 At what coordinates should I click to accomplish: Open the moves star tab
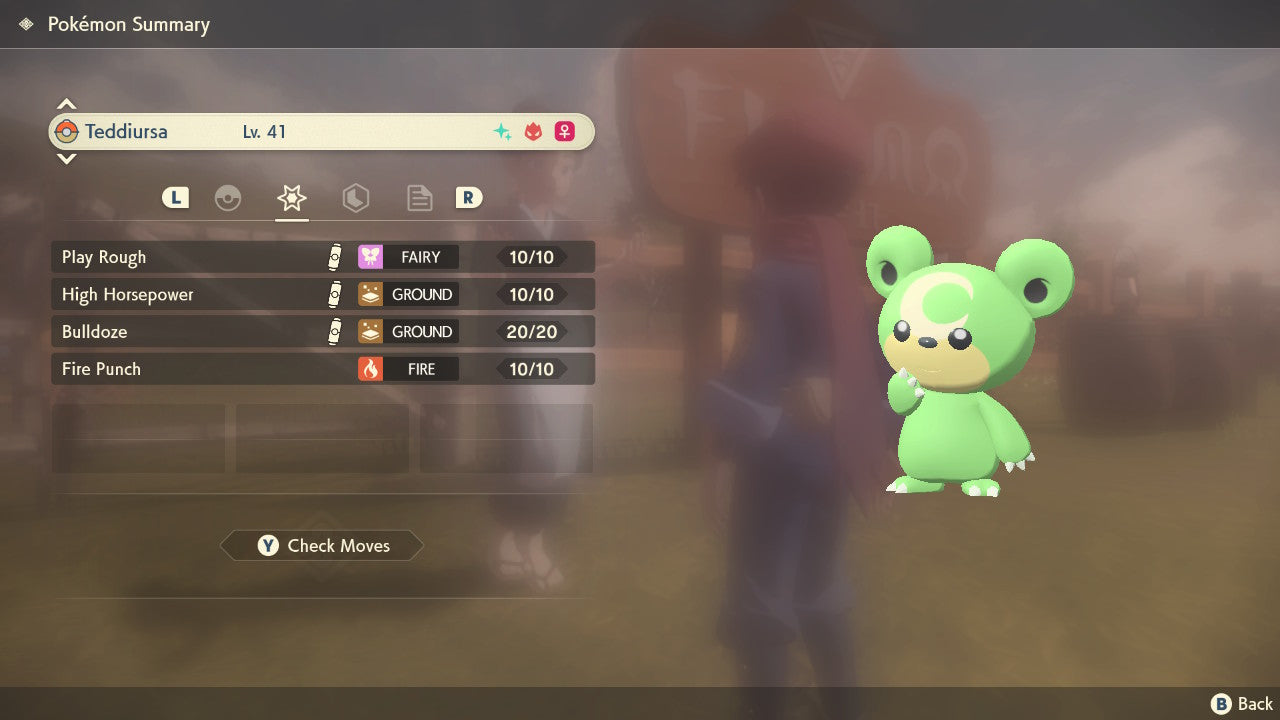(291, 198)
